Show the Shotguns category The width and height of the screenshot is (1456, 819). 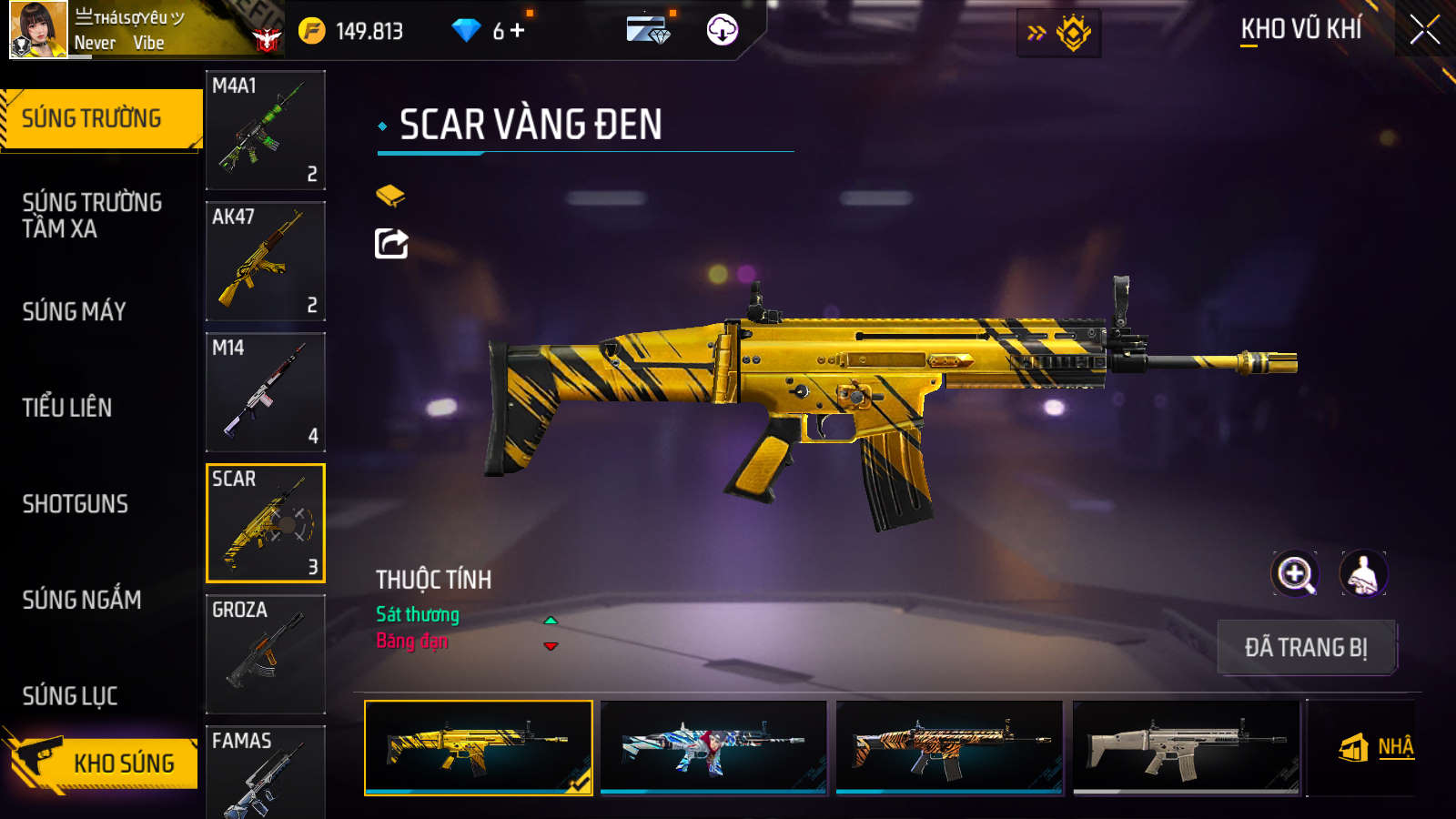tap(76, 504)
